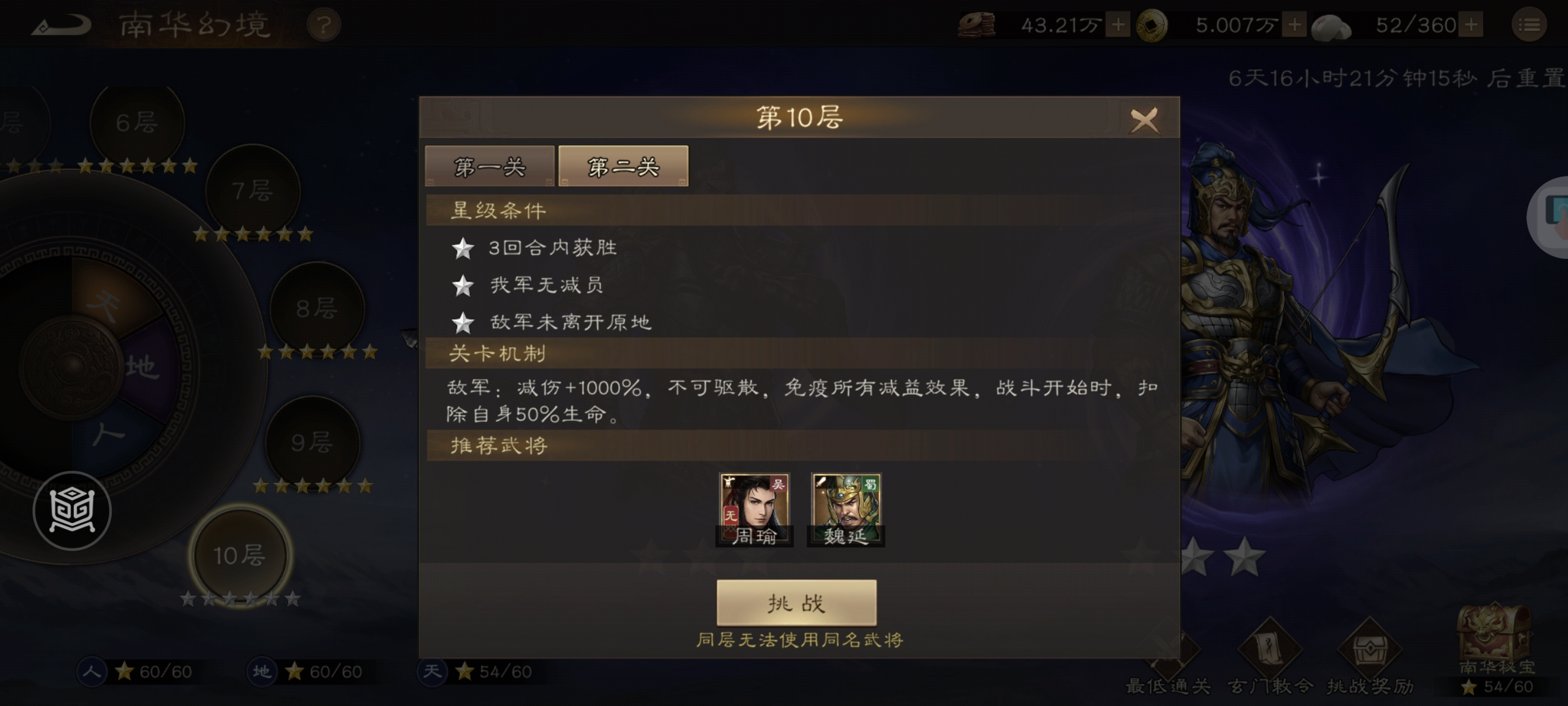Viewport: 1568px width, 706px height.
Task: Click the 挑战奖励 reward icon
Action: [1371, 650]
